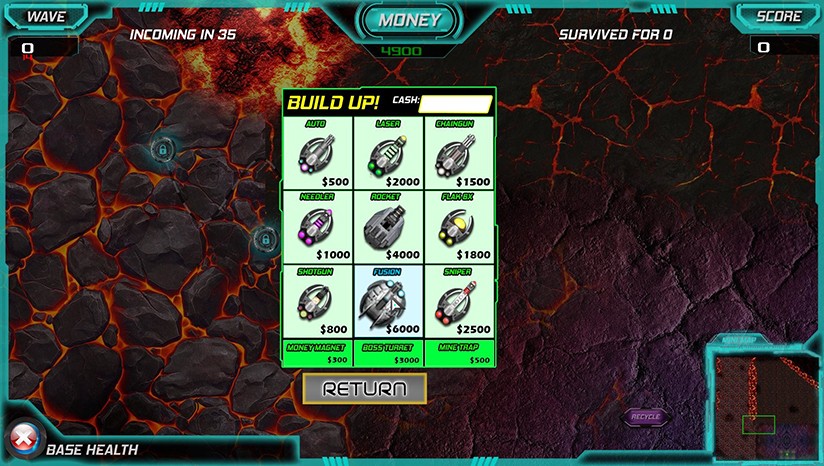Choose the Fusion turret
Viewport: 824px width, 466px height.
(x=388, y=300)
